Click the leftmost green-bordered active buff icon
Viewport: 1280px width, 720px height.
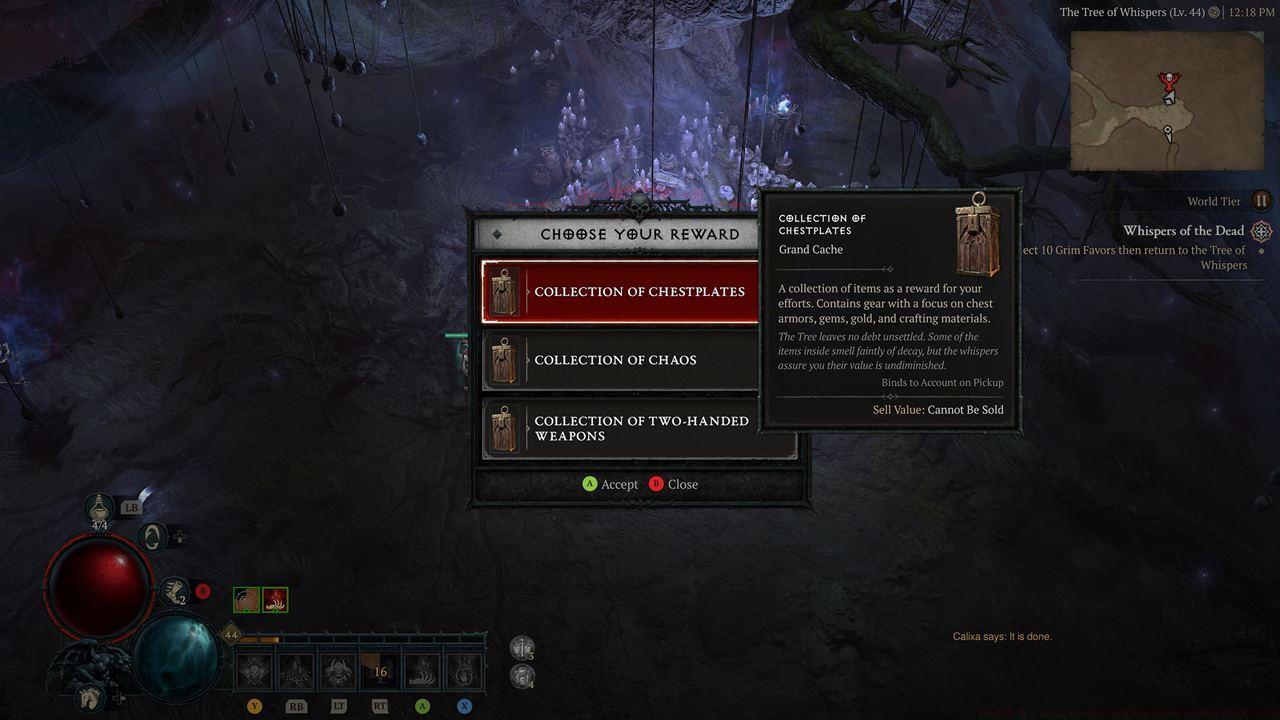pyautogui.click(x=245, y=599)
